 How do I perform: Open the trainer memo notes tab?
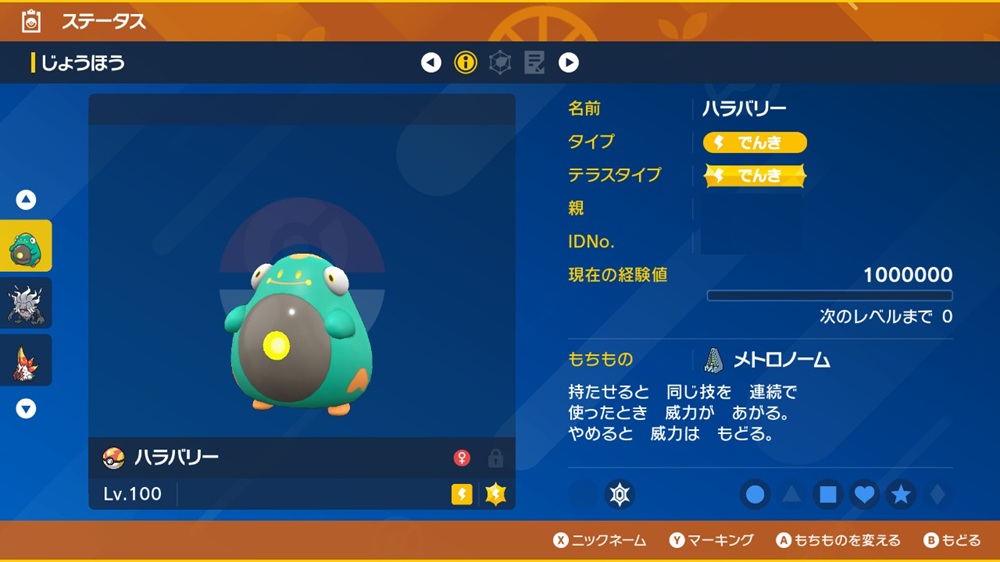[534, 63]
